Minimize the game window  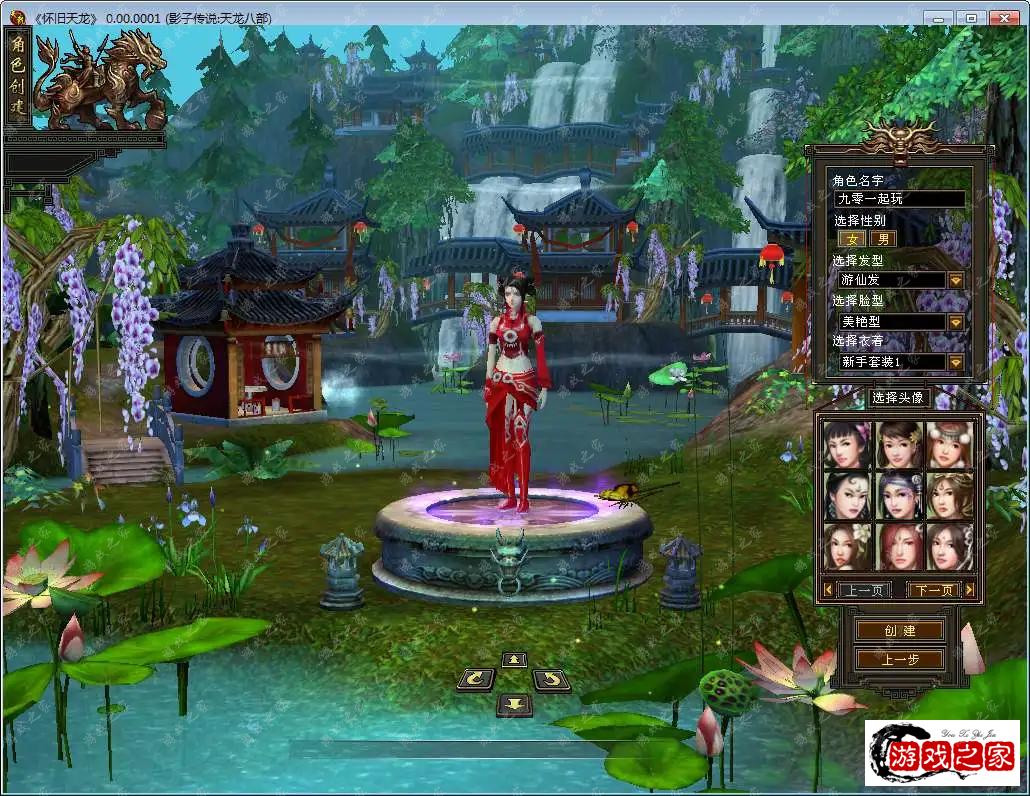938,18
